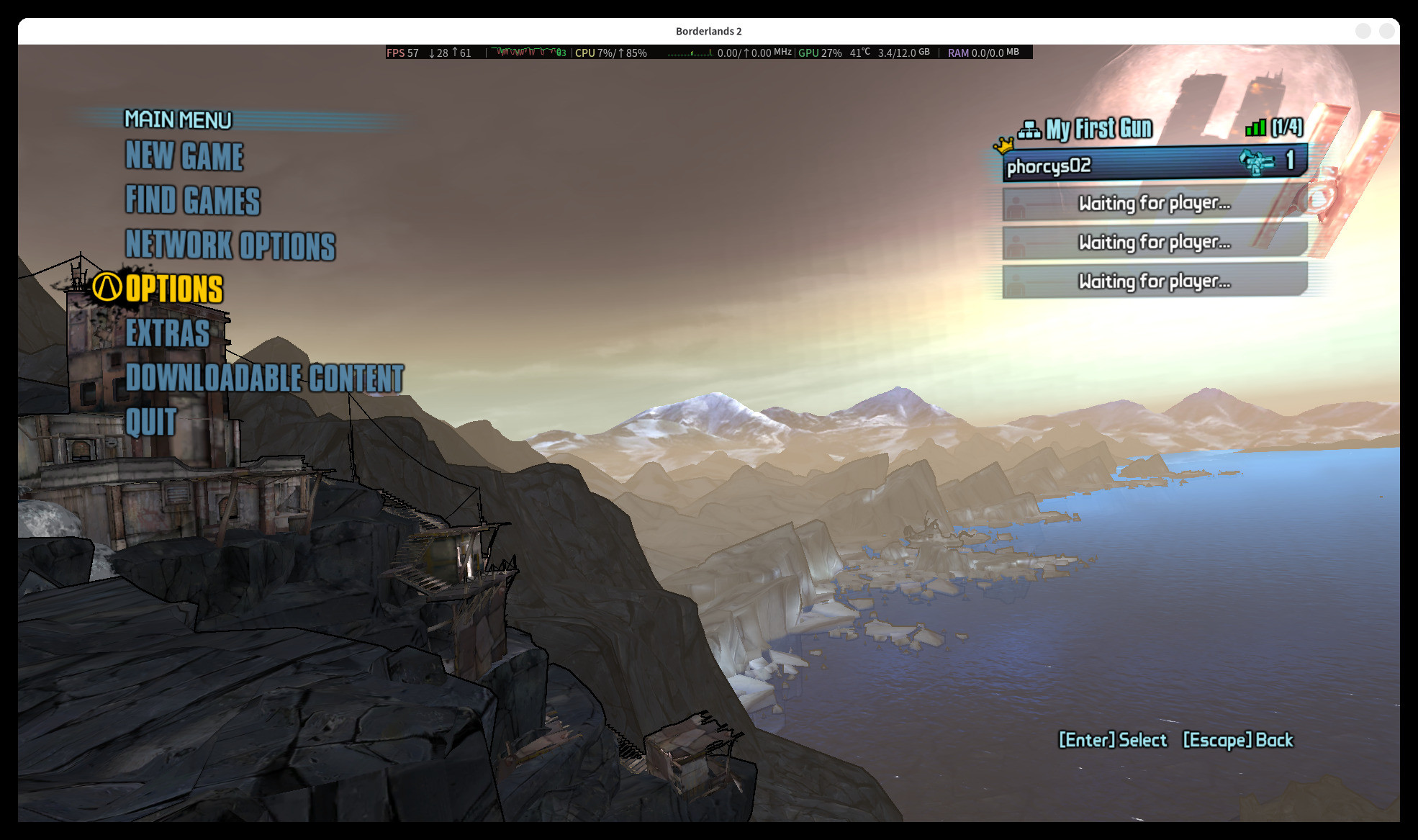This screenshot has height=840, width=1418.
Task: Choose the Extras menu entry
Action: point(168,333)
